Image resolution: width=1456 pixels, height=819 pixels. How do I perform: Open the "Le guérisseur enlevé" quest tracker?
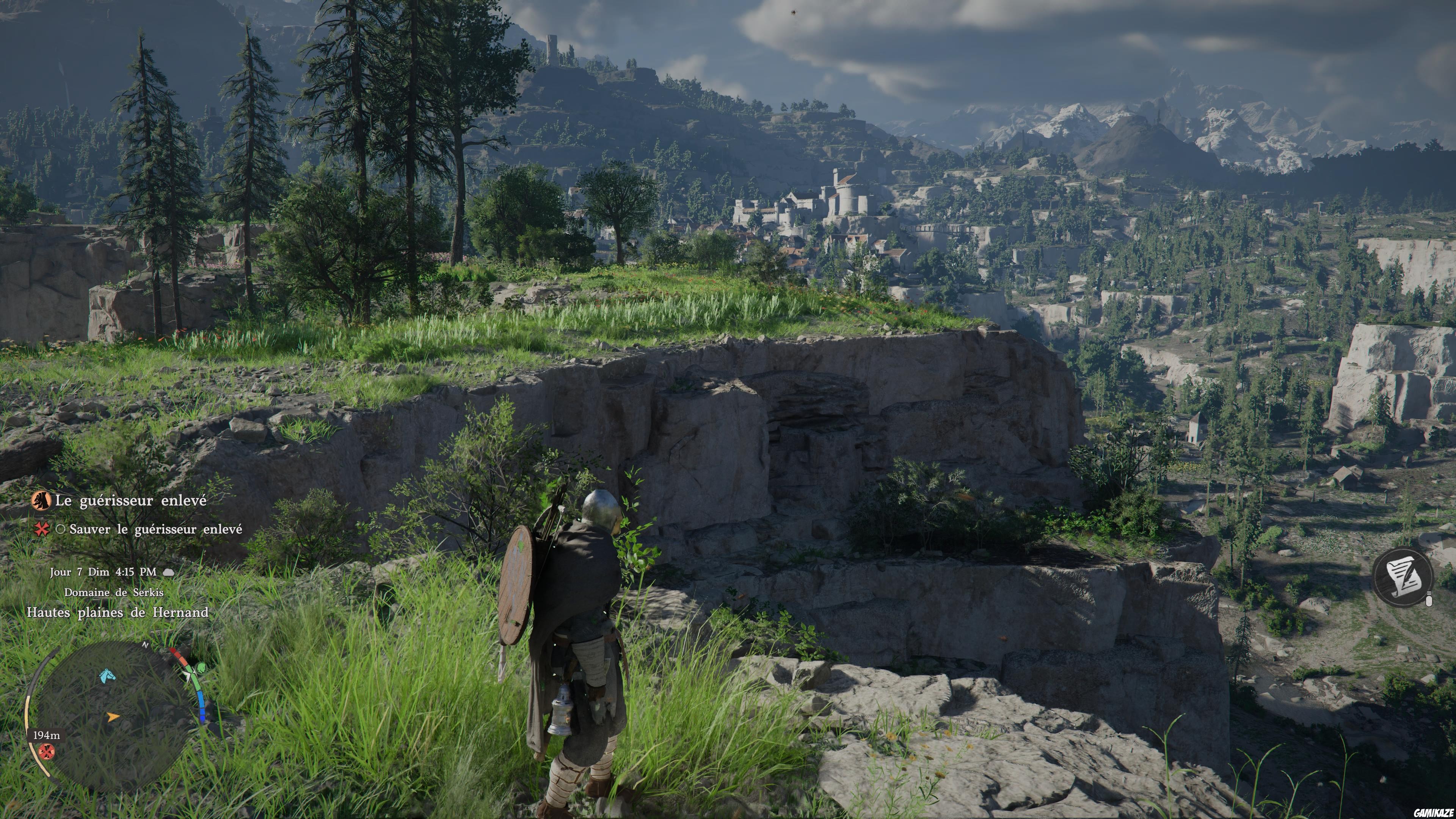click(x=130, y=501)
